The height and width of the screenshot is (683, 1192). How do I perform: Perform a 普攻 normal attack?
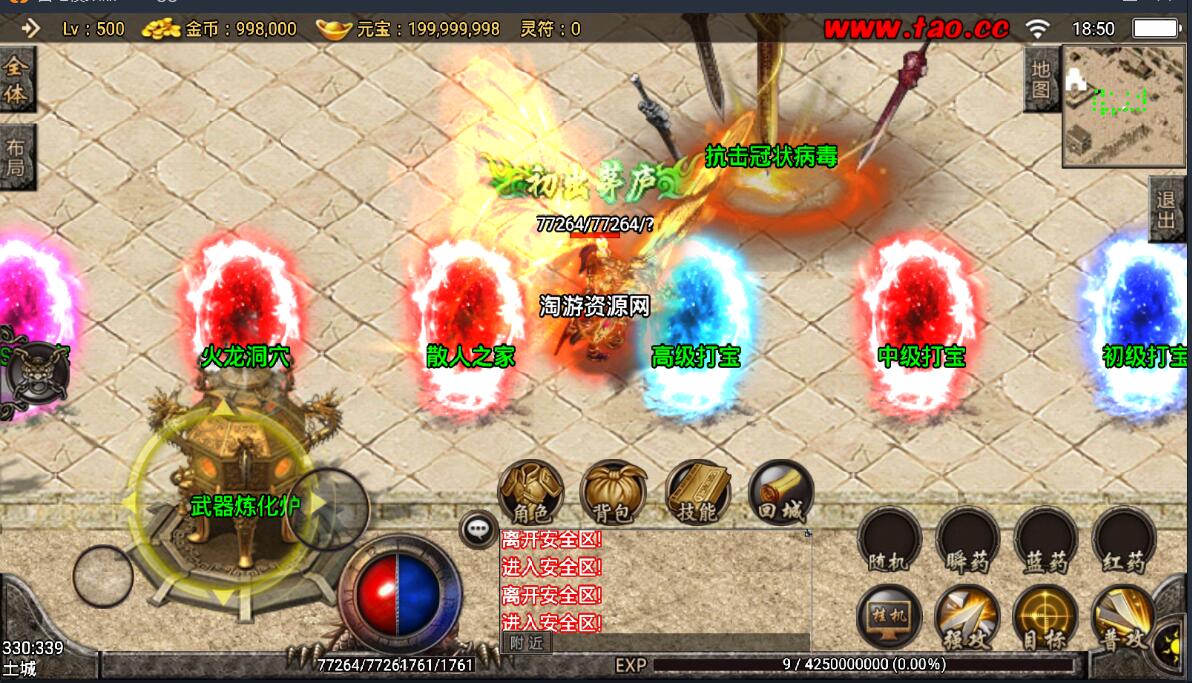pos(1122,617)
